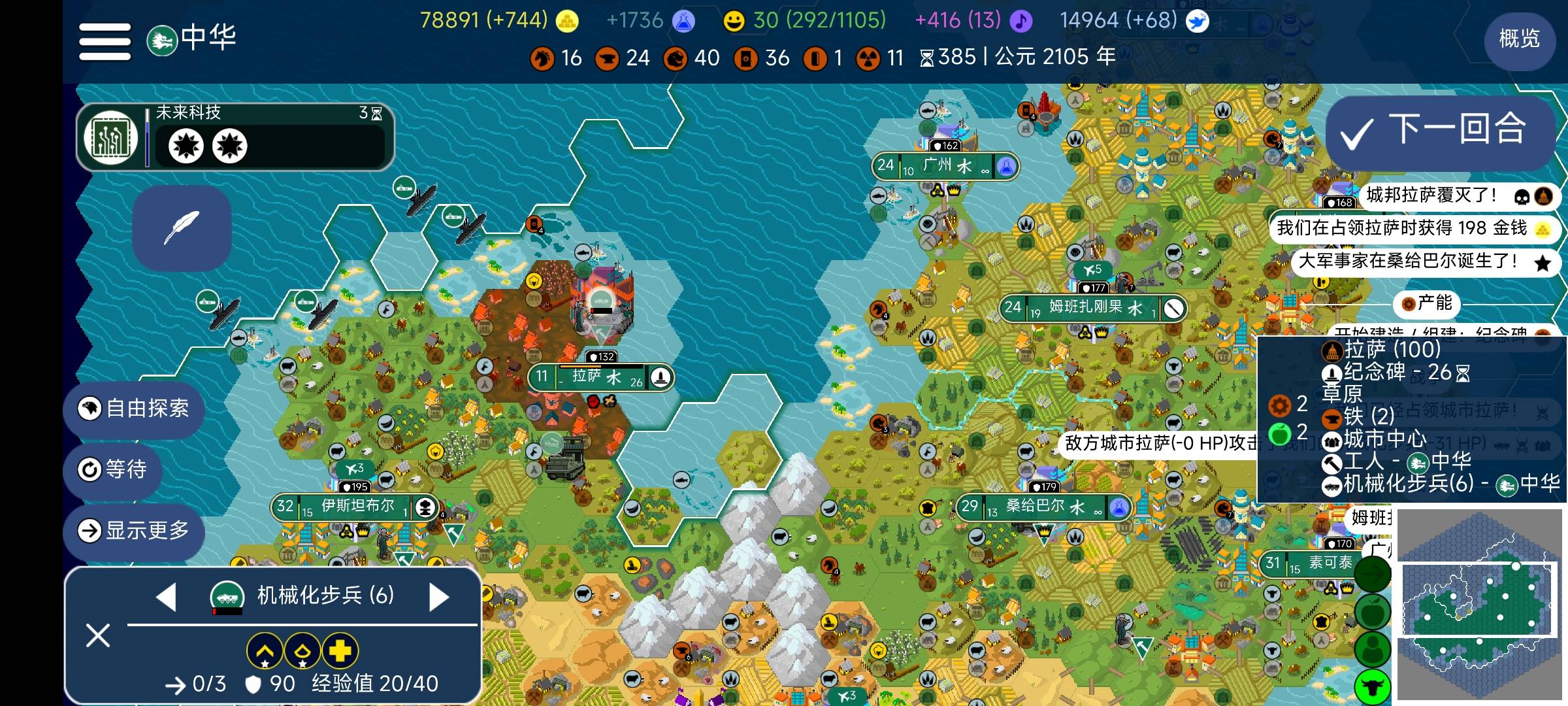Image resolution: width=1568 pixels, height=706 pixels.
Task: End turn with 下一回合 button
Action: click(1440, 131)
